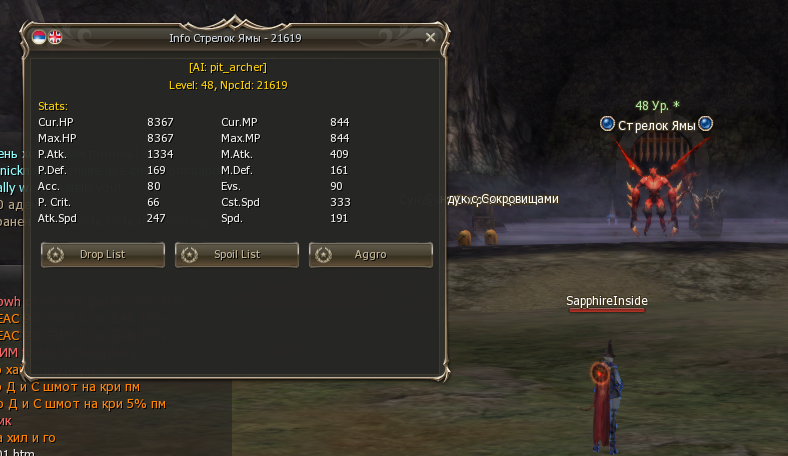Screen dimensions: 788x456
Task: Click the Aggro button
Action: (x=371, y=254)
